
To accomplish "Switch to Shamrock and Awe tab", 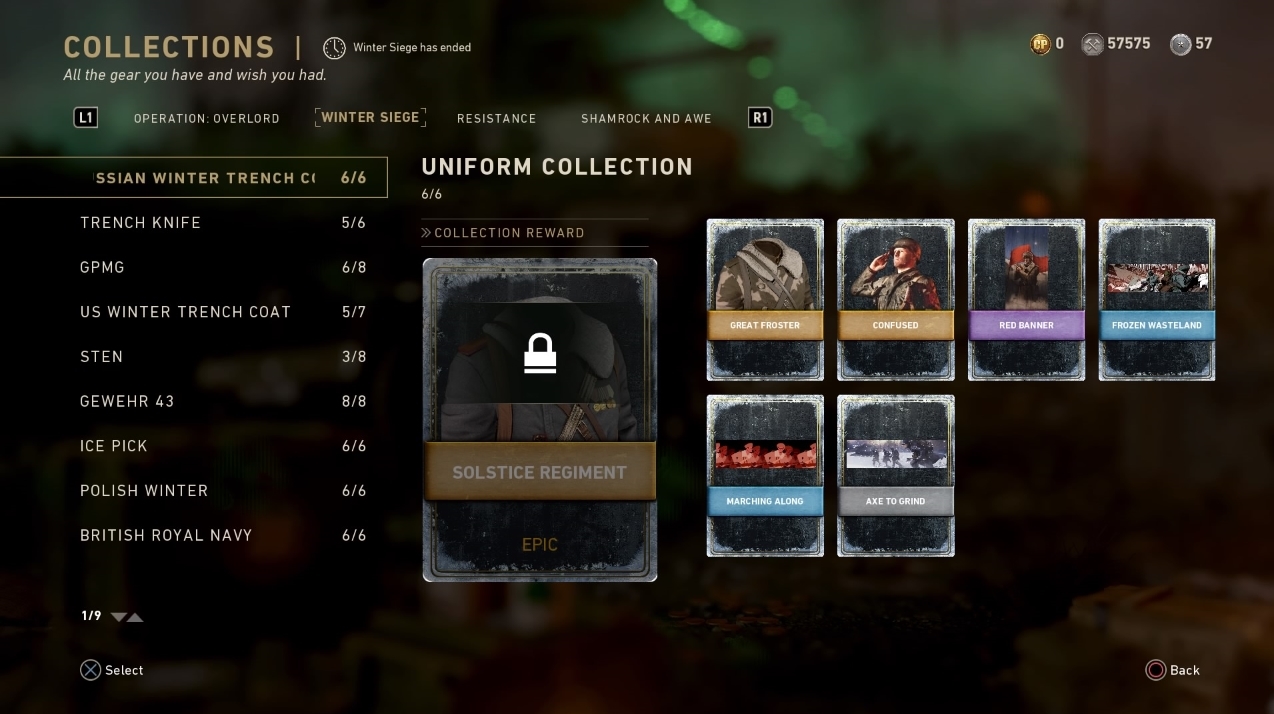I will click(x=646, y=118).
